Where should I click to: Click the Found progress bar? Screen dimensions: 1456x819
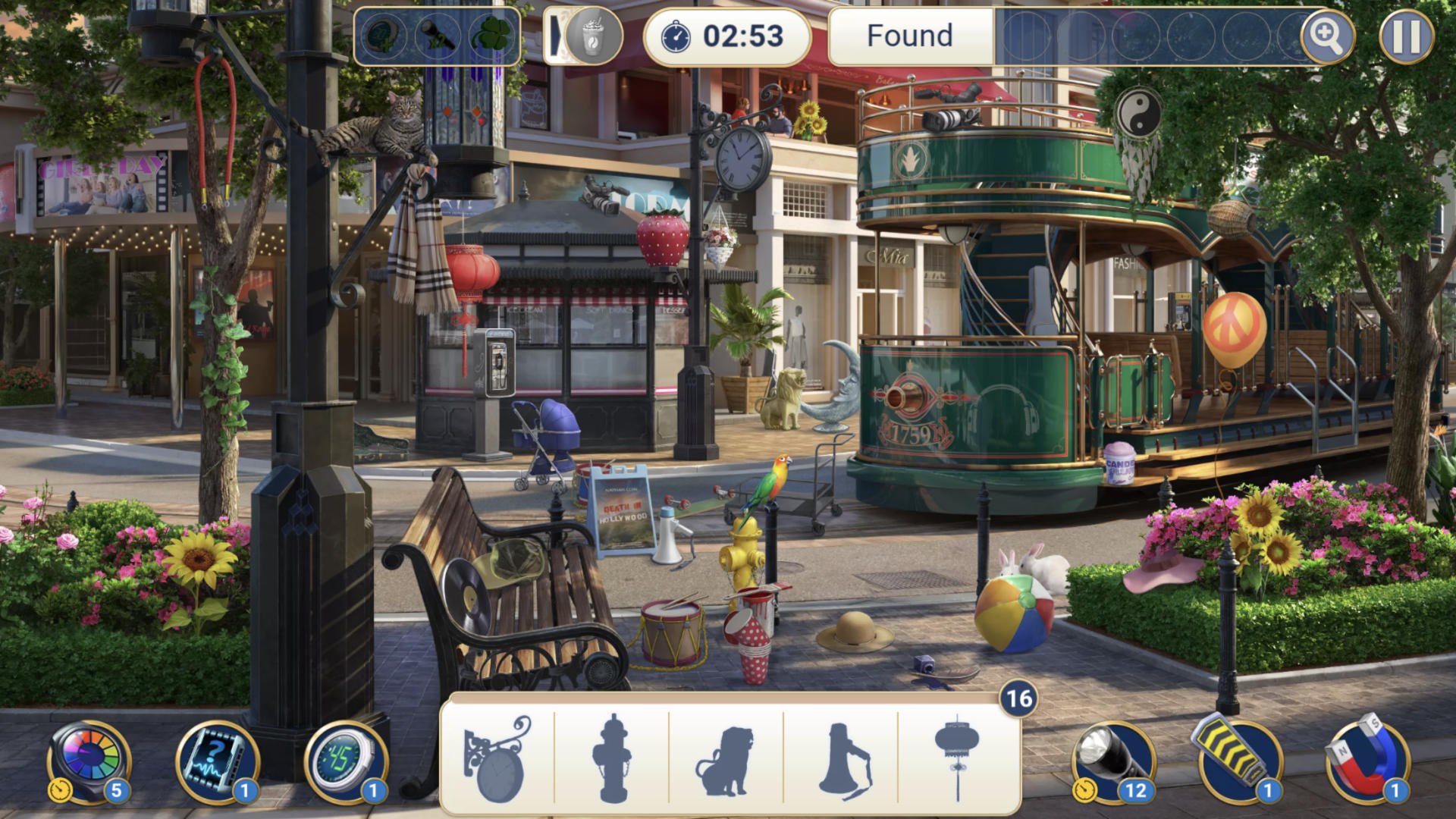coord(909,35)
